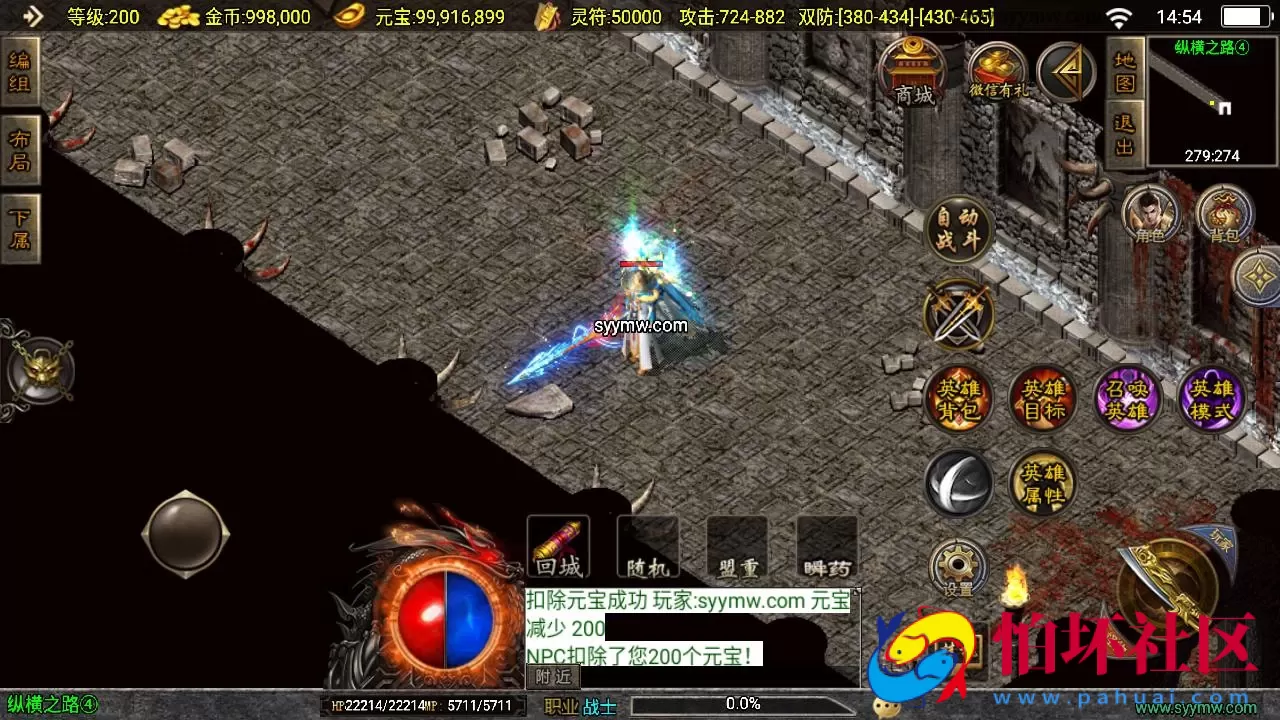Open 英雄属性 hero attributes
Image resolution: width=1280 pixels, height=720 pixels.
click(x=1042, y=484)
